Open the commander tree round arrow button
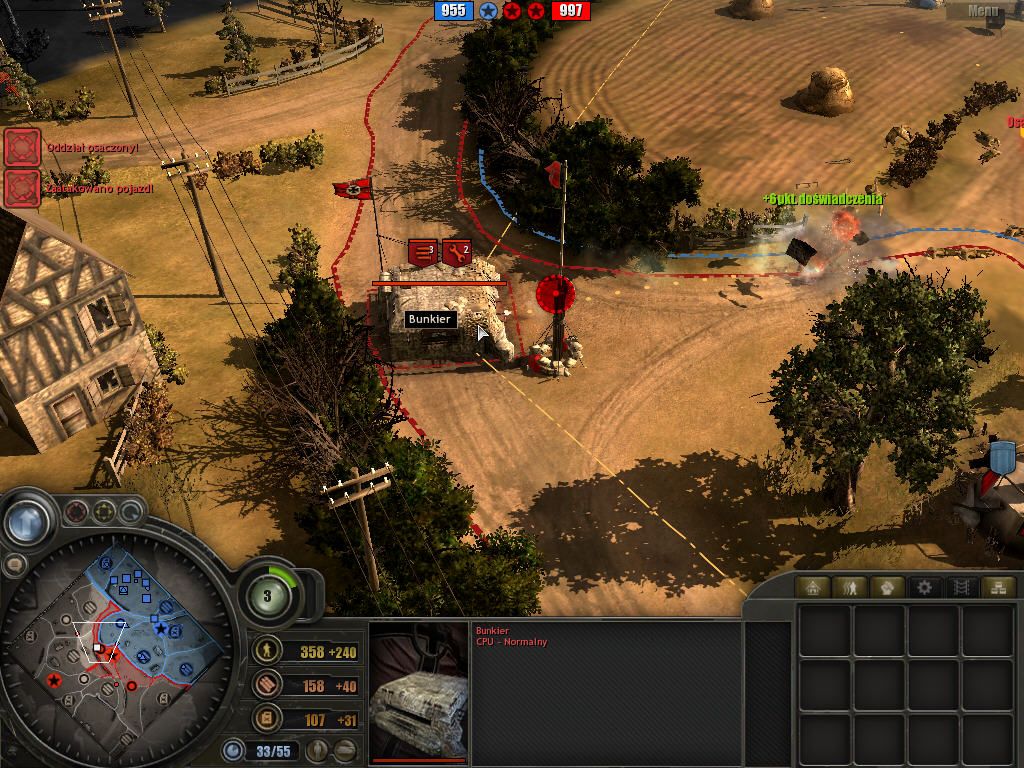Viewport: 1024px width, 768px height. pyautogui.click(x=27, y=521)
